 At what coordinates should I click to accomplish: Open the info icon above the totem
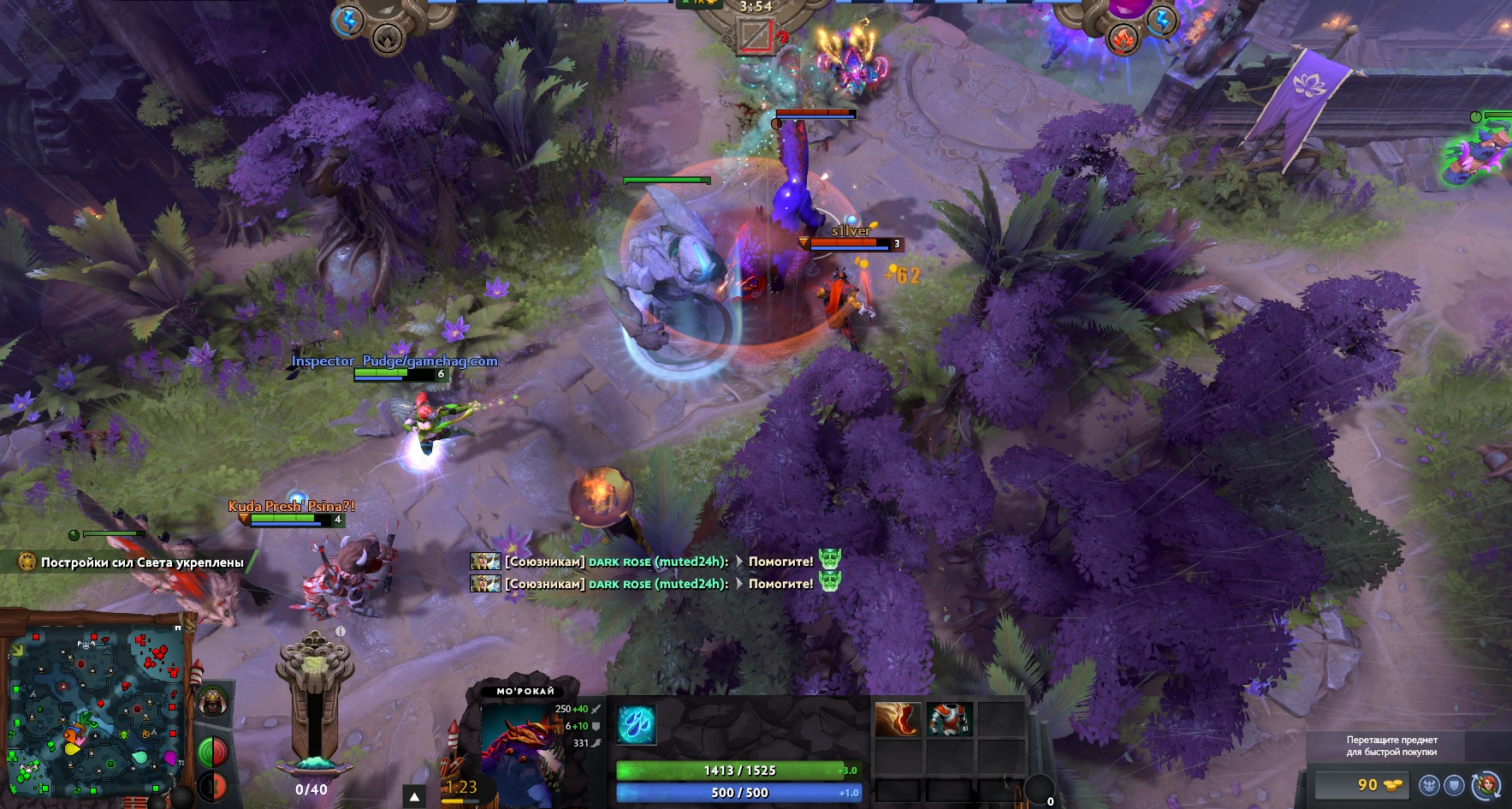pos(340,632)
